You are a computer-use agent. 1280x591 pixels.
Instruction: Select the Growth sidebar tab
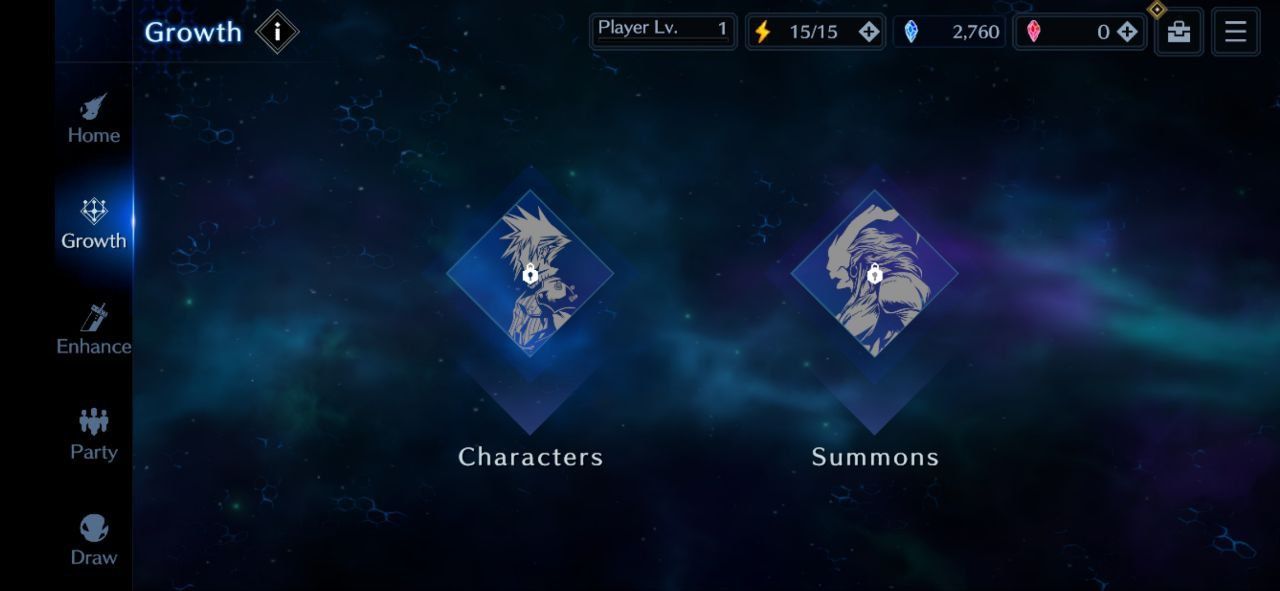click(94, 224)
